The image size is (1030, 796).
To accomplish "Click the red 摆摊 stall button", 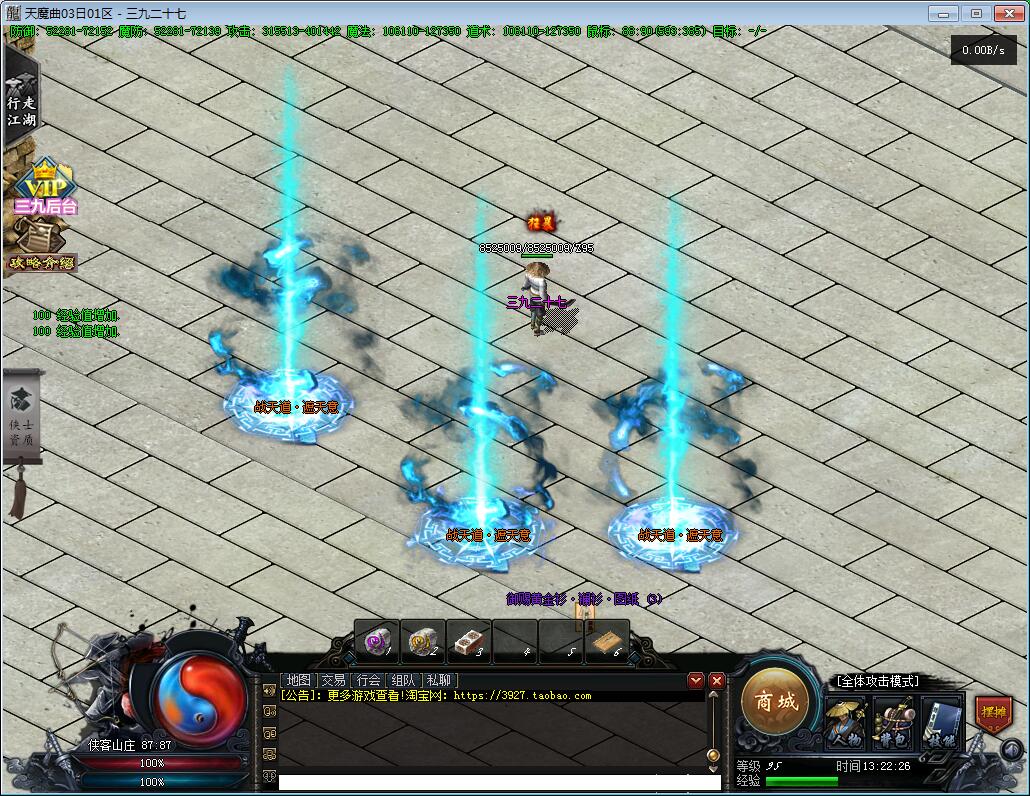I will pos(993,714).
